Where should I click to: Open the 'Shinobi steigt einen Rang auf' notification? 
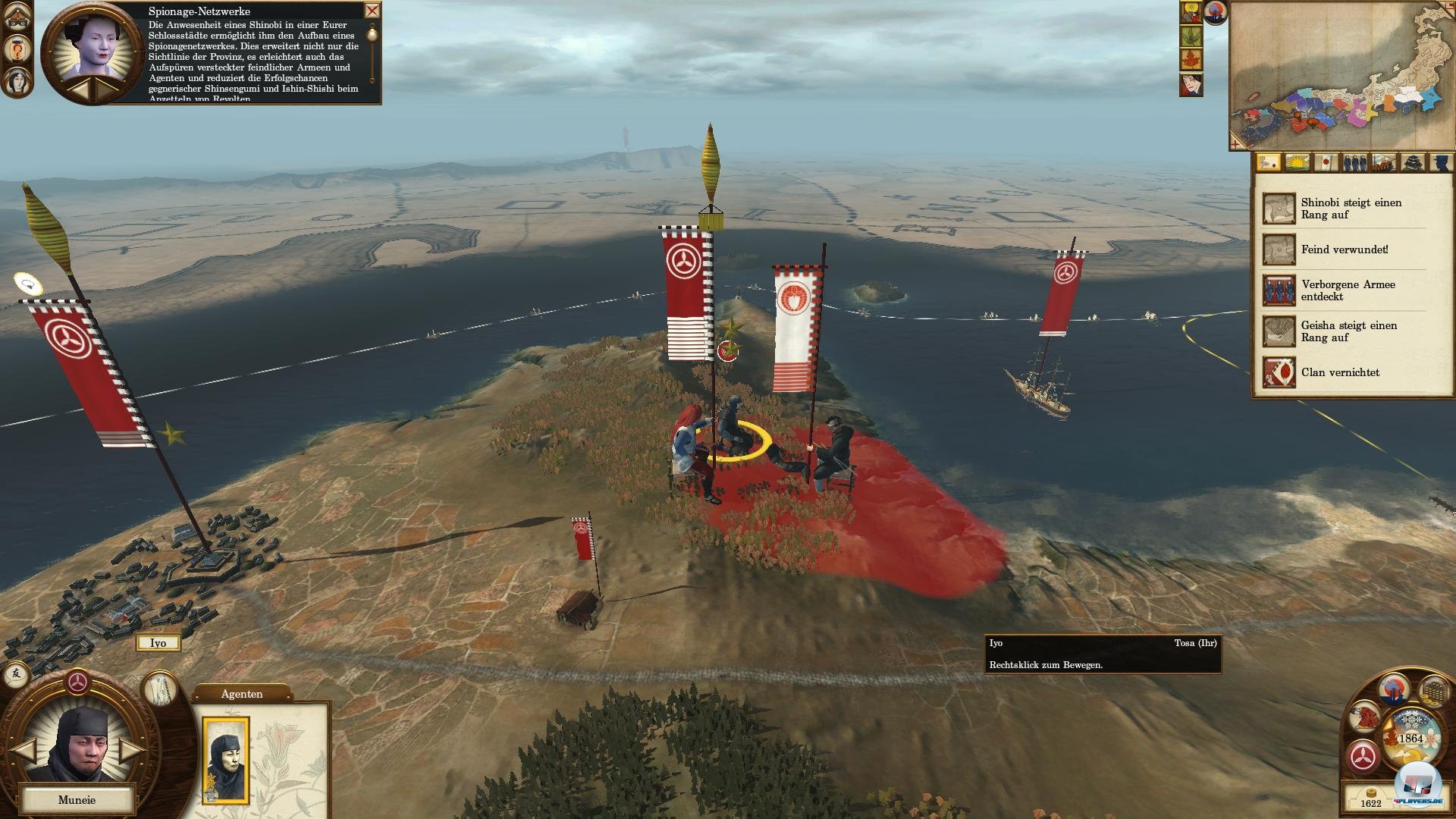[x=1342, y=209]
